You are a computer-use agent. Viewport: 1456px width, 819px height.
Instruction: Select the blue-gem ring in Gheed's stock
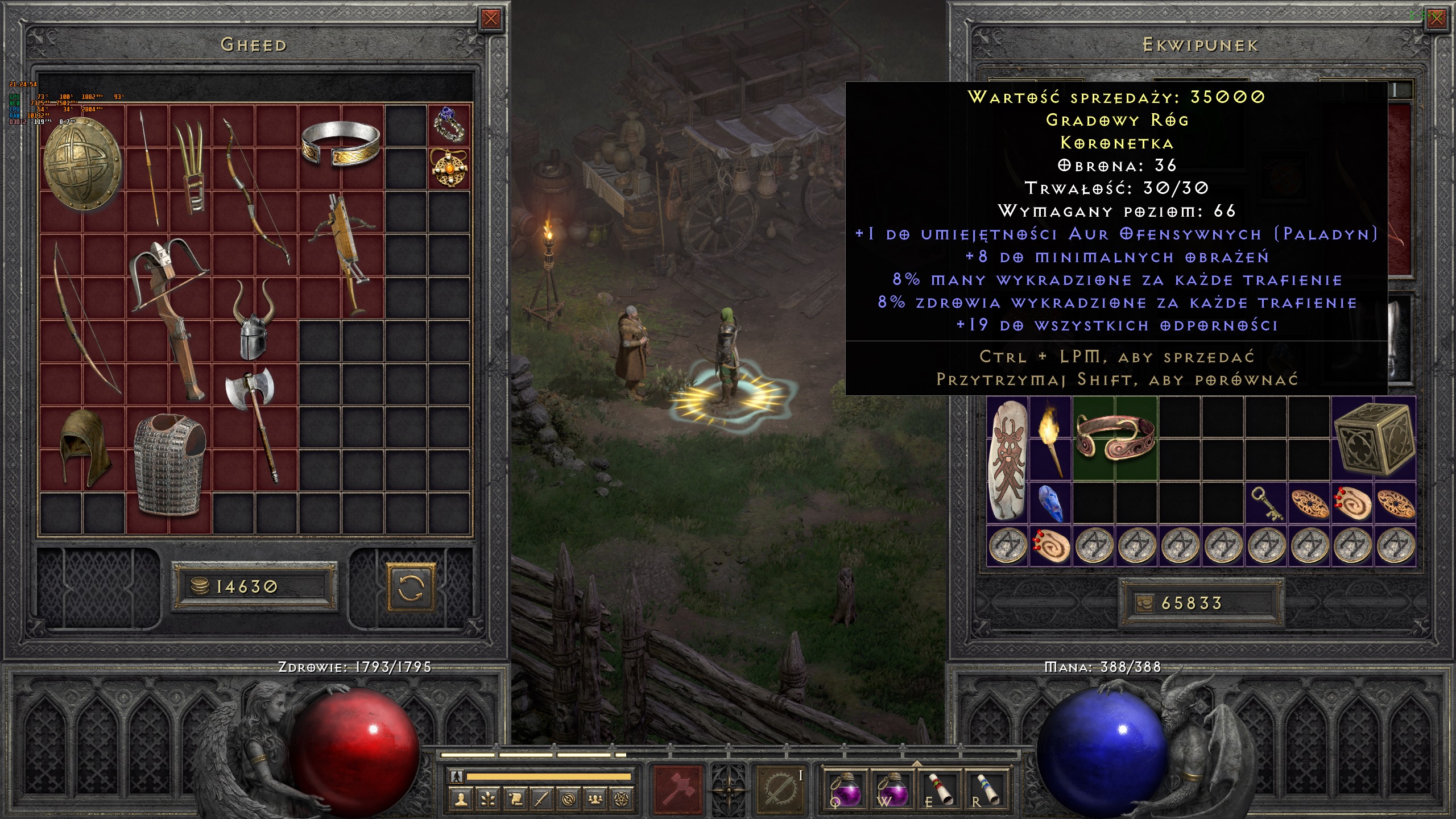click(449, 125)
